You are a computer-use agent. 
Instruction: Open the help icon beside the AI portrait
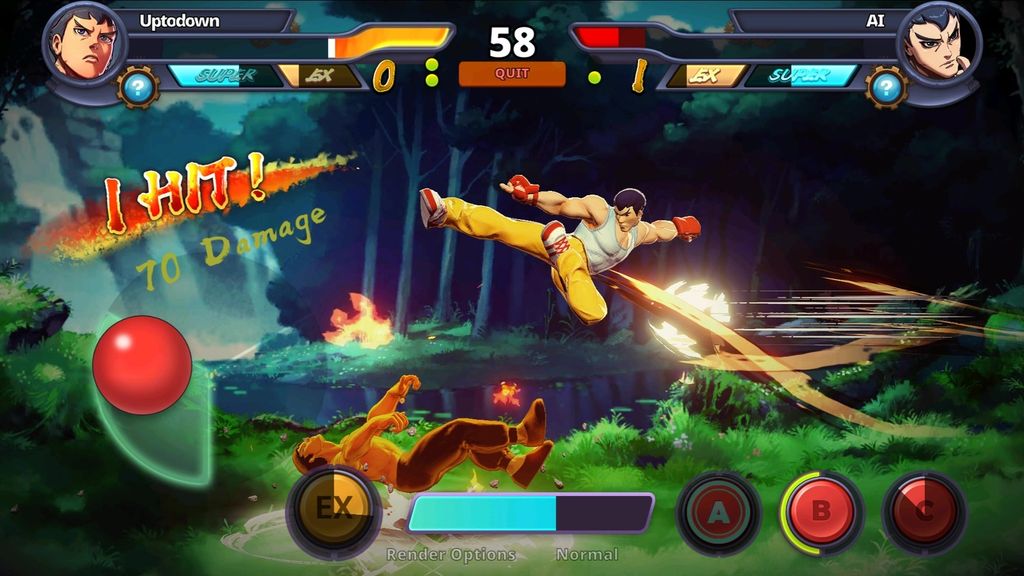point(886,88)
